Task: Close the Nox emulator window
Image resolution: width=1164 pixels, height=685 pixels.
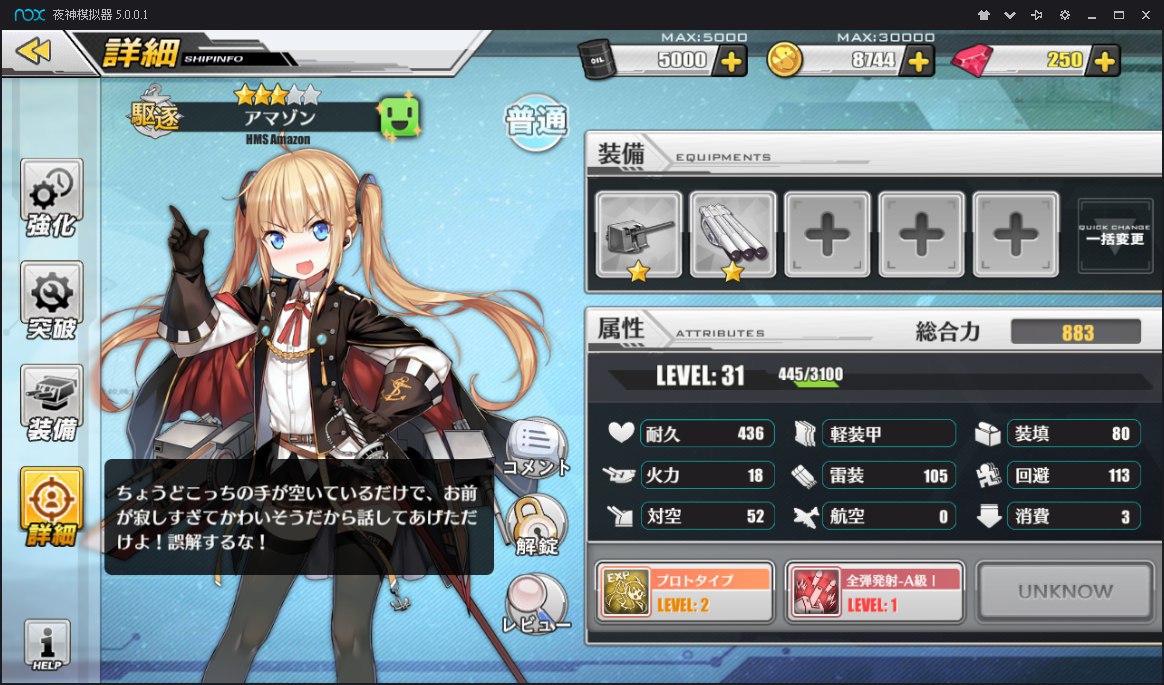Action: [x=1146, y=15]
